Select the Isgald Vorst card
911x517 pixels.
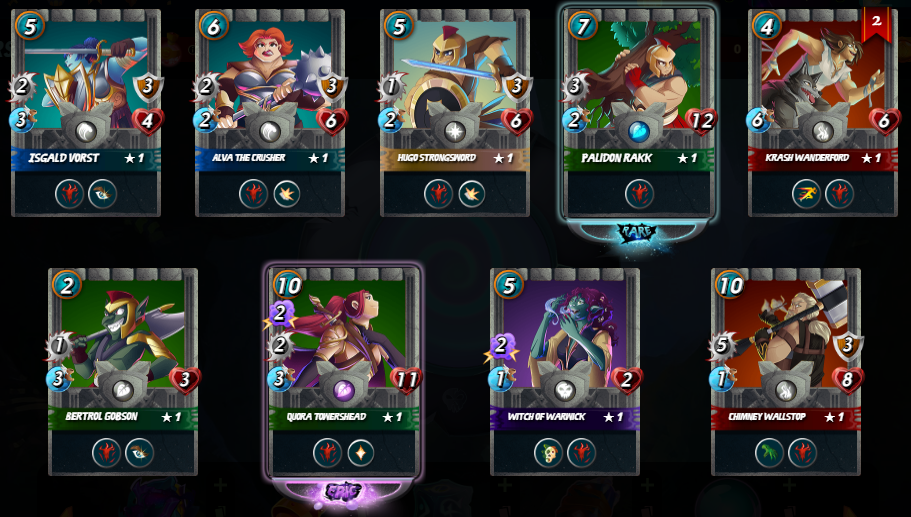tap(86, 80)
